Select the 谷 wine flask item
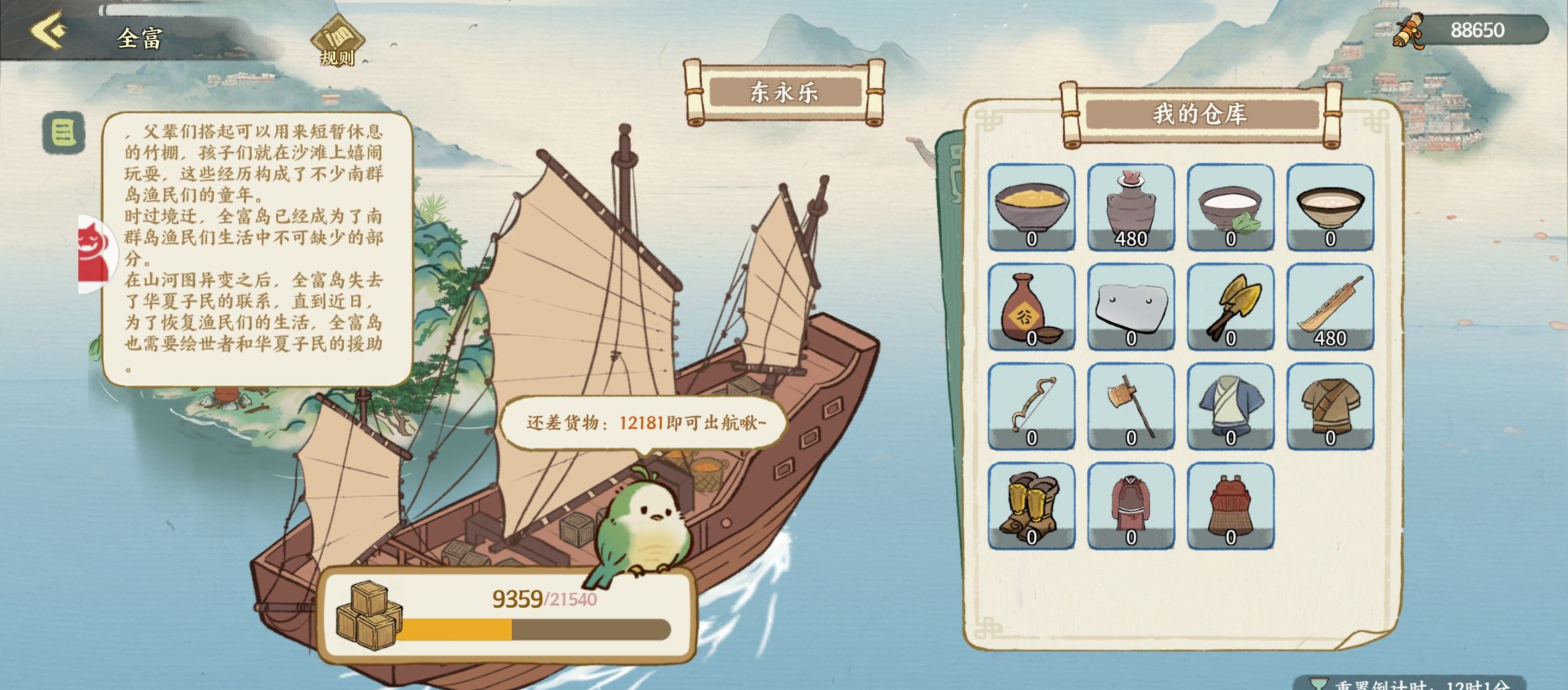1568x690 pixels. click(x=1031, y=309)
